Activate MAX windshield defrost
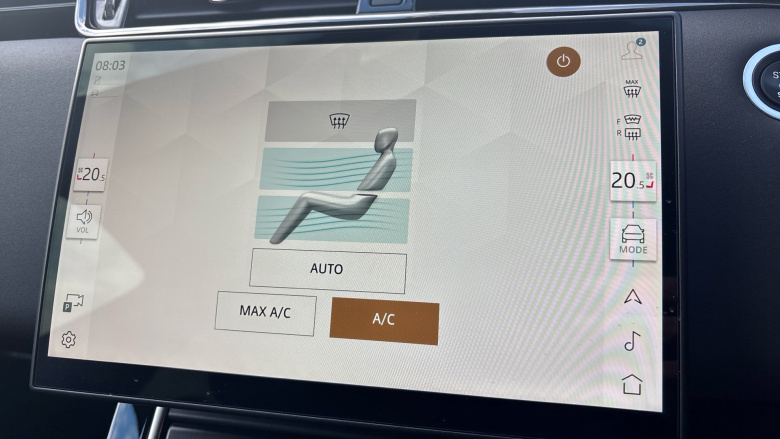The width and height of the screenshot is (780, 439). (x=631, y=89)
